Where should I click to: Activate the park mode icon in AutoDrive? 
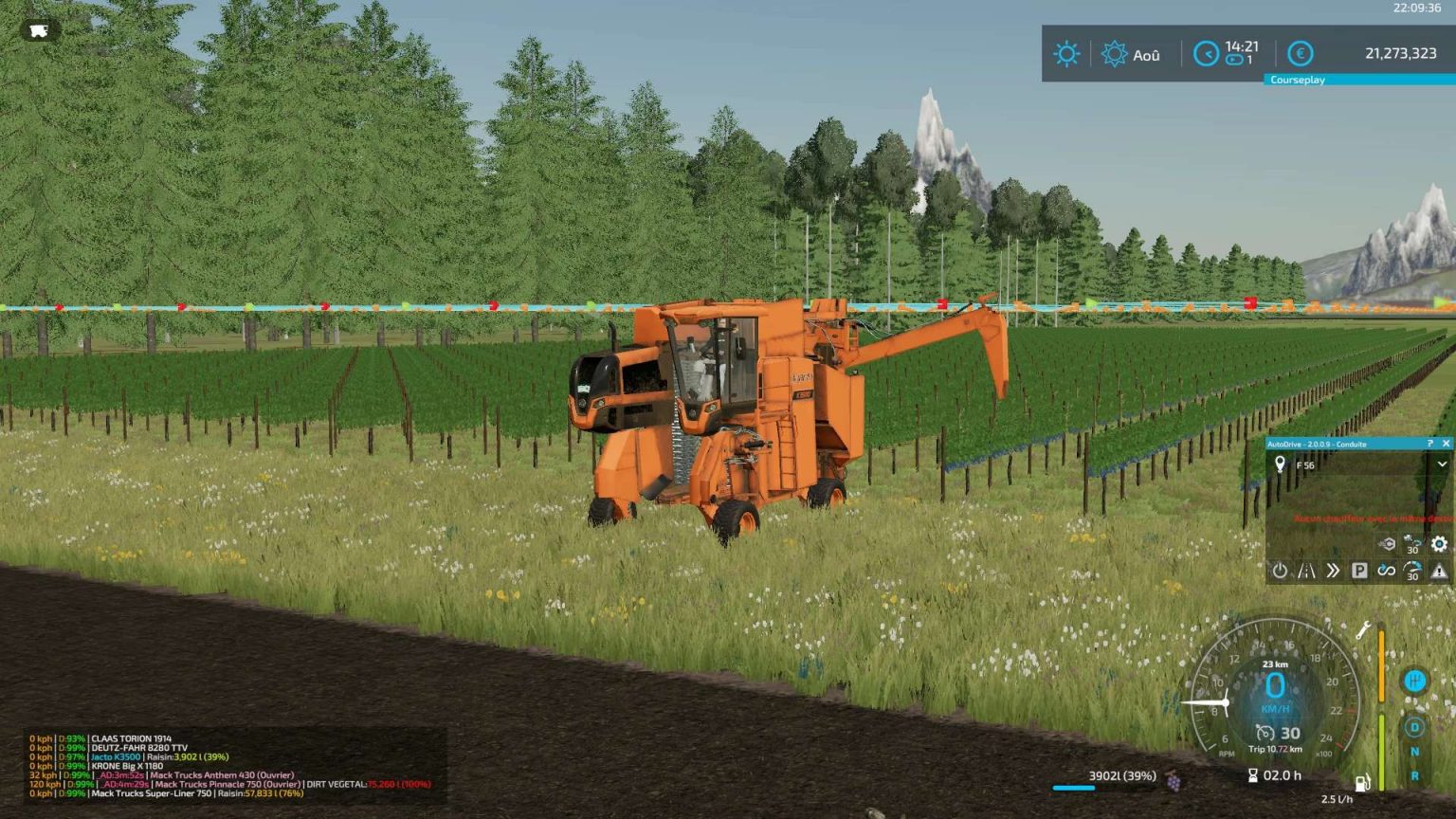point(1359,571)
